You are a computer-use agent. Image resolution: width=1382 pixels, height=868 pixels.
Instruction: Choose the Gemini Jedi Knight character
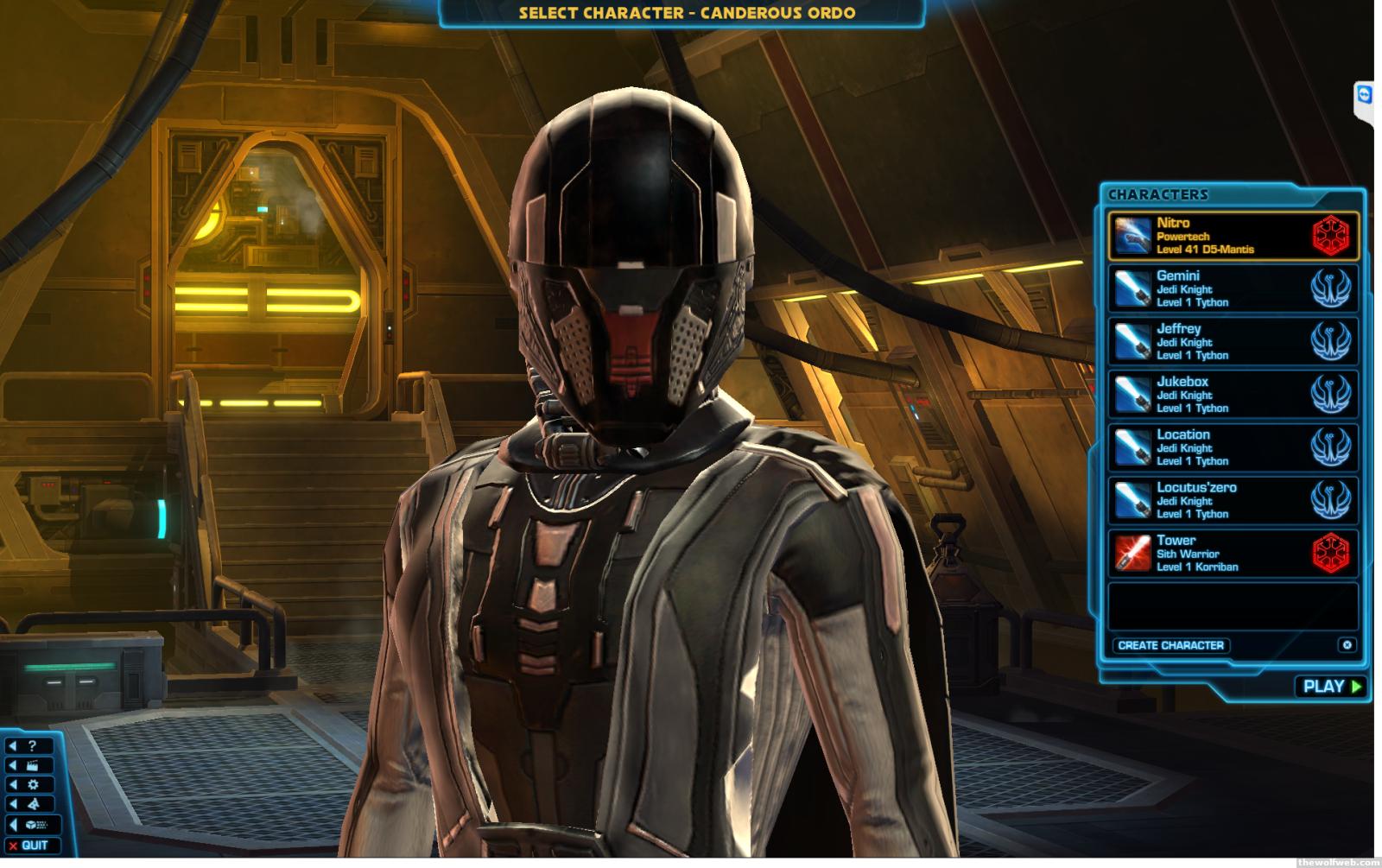point(1233,288)
